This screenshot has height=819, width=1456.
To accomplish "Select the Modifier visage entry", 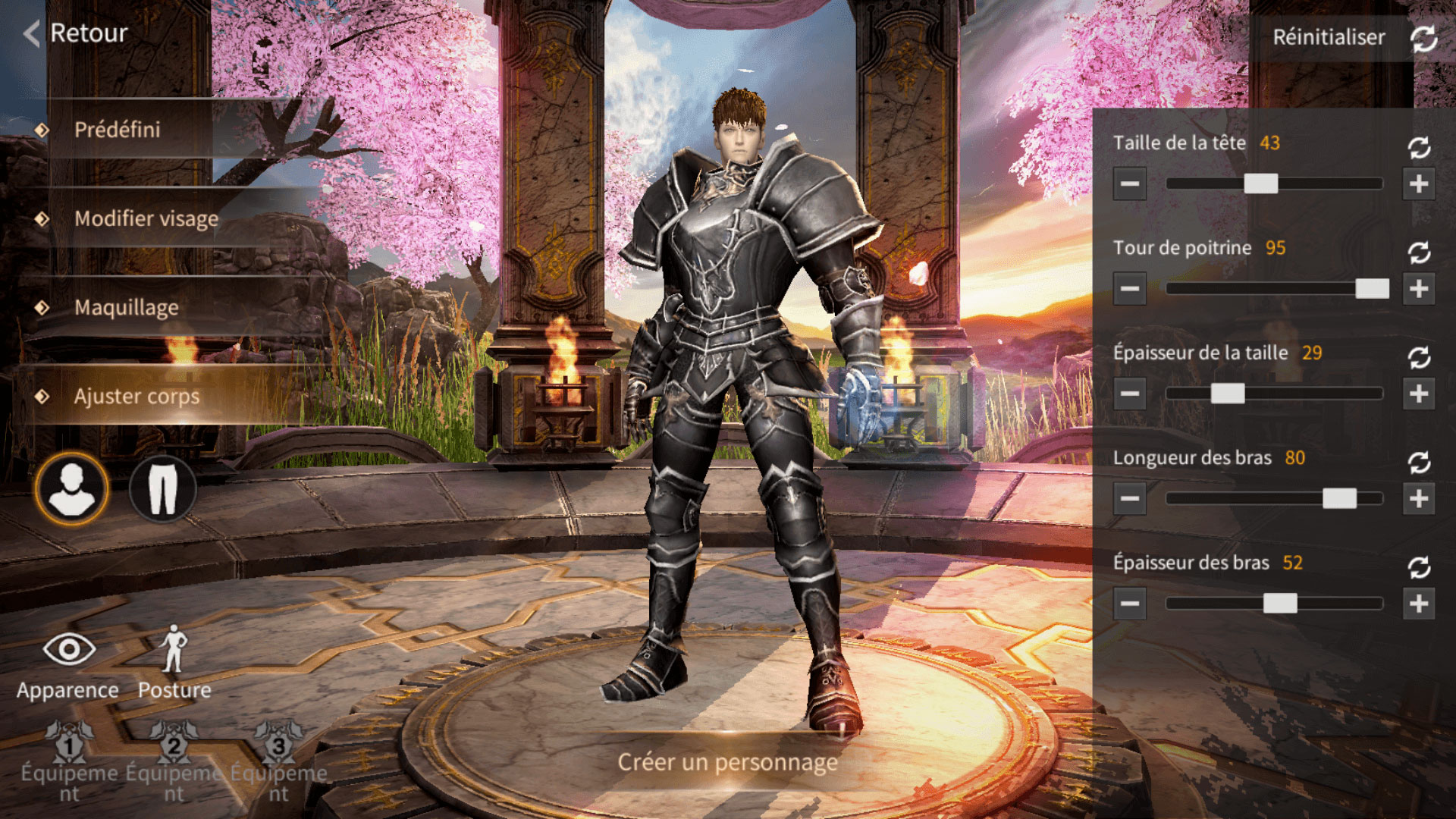I will [146, 218].
